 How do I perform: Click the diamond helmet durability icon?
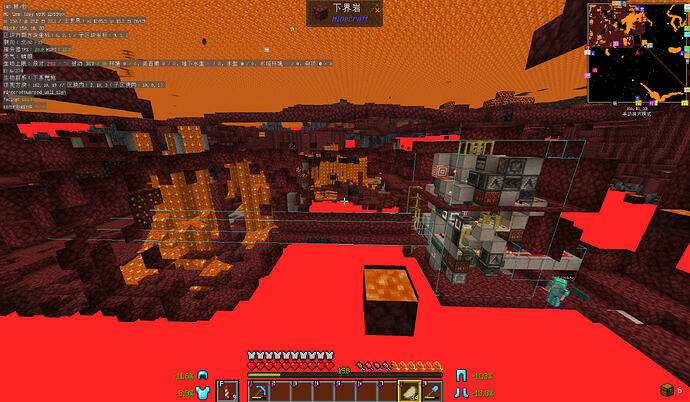(x=203, y=375)
